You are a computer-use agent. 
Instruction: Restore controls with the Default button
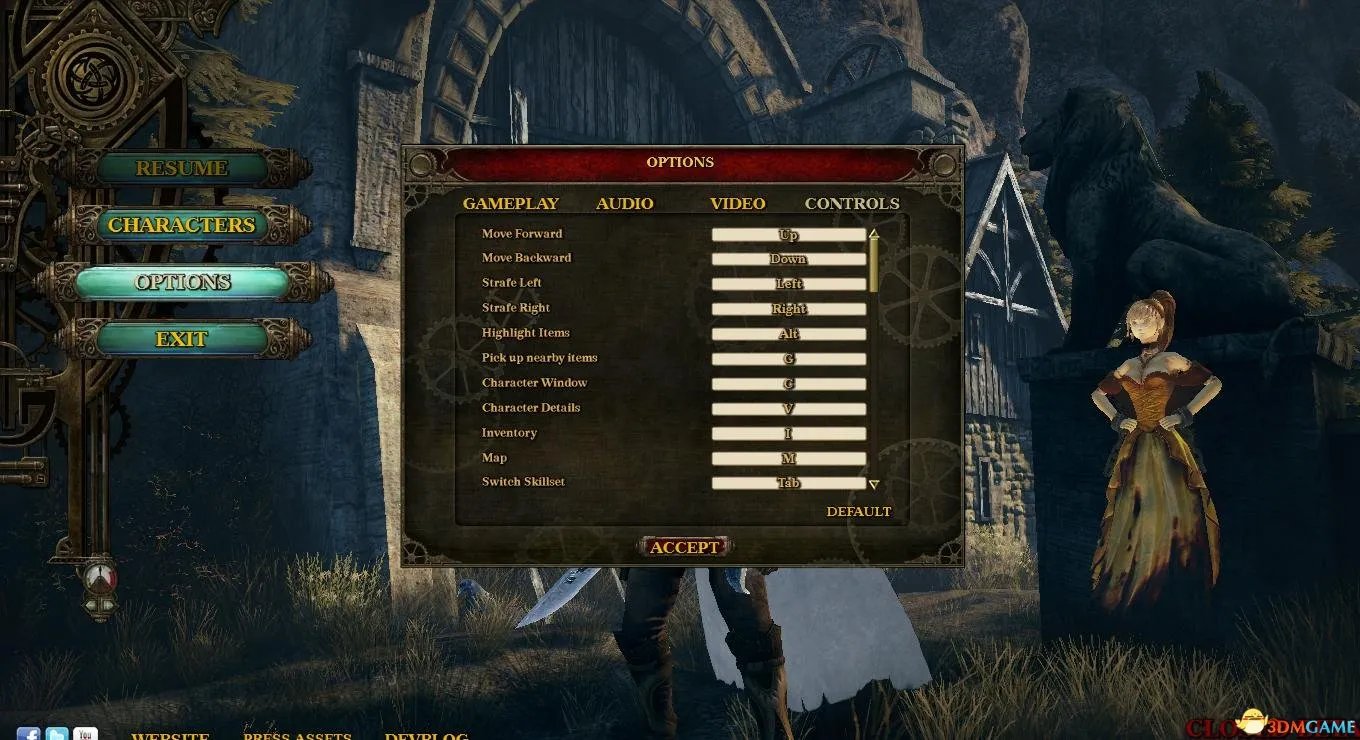[x=858, y=512]
